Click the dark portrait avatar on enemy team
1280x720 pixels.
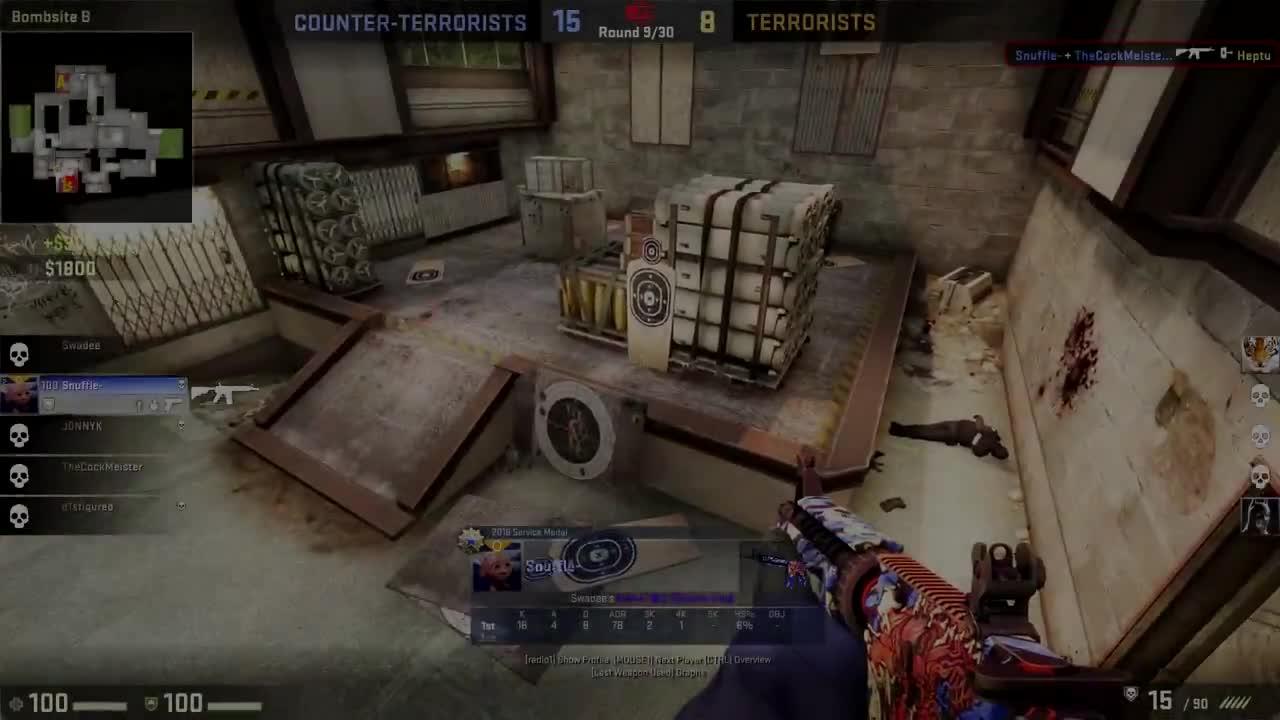click(x=1259, y=514)
